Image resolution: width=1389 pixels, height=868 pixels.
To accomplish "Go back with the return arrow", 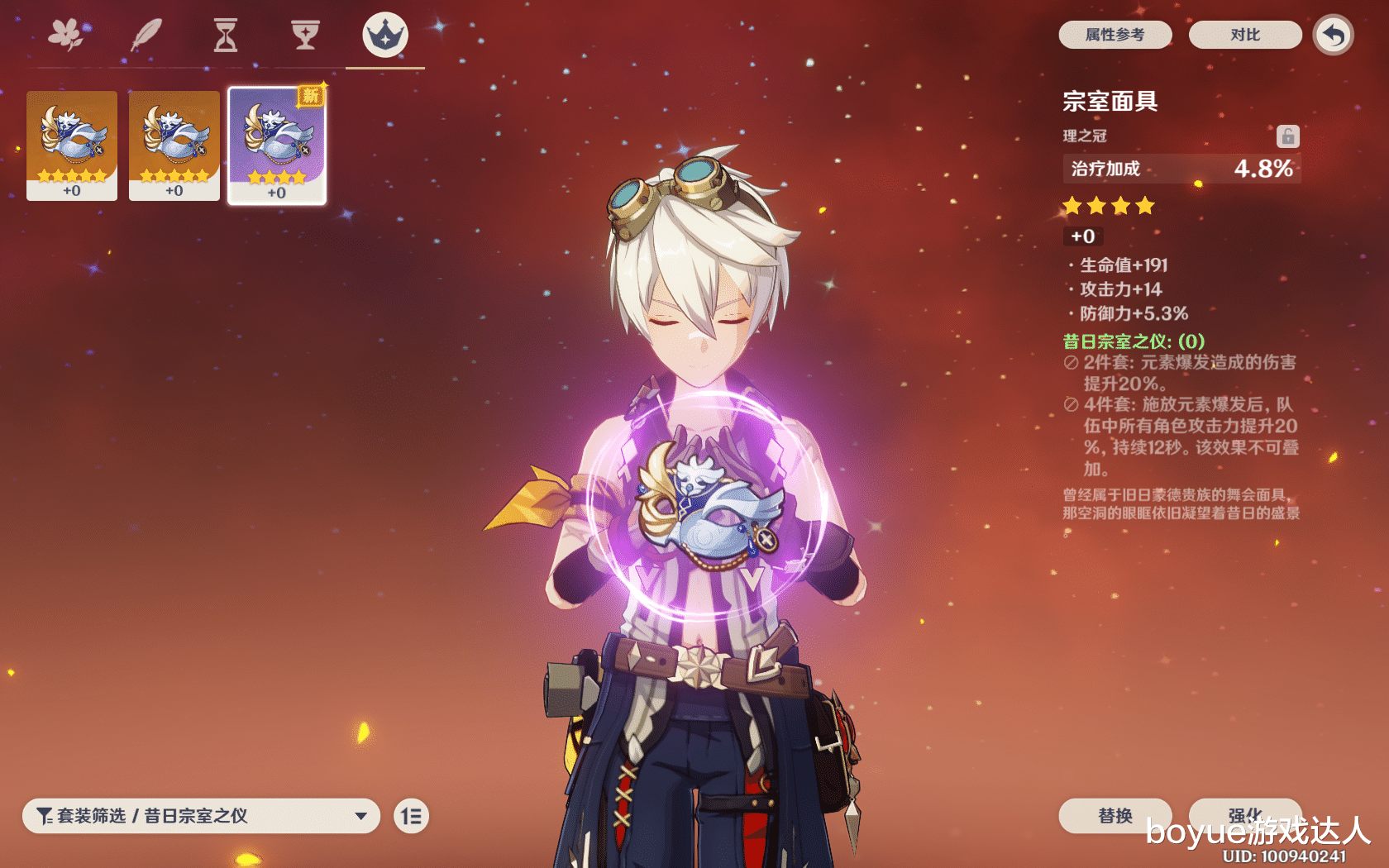I will click(1333, 35).
